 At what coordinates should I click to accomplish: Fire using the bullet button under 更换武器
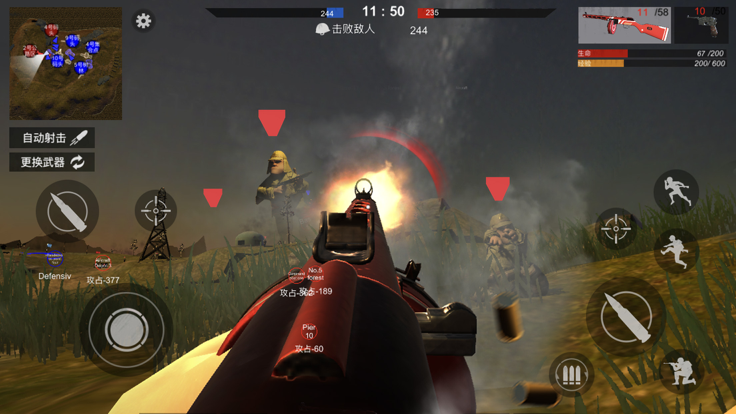click(x=67, y=211)
